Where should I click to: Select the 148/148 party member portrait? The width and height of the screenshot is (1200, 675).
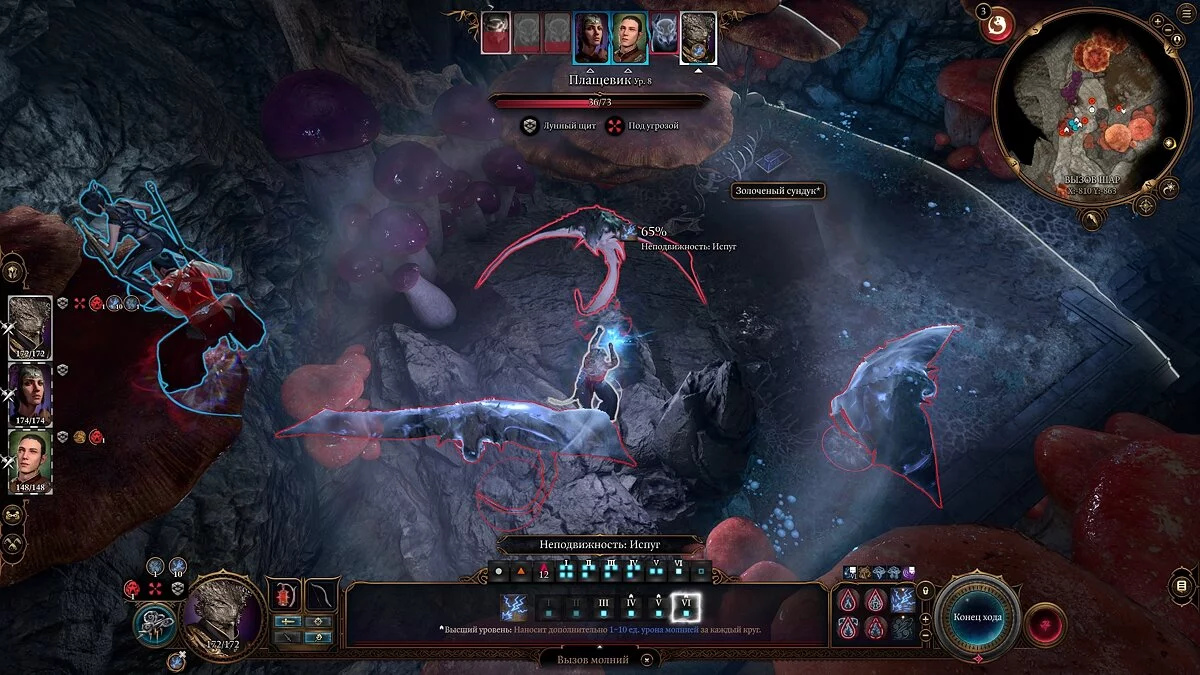(x=30, y=459)
